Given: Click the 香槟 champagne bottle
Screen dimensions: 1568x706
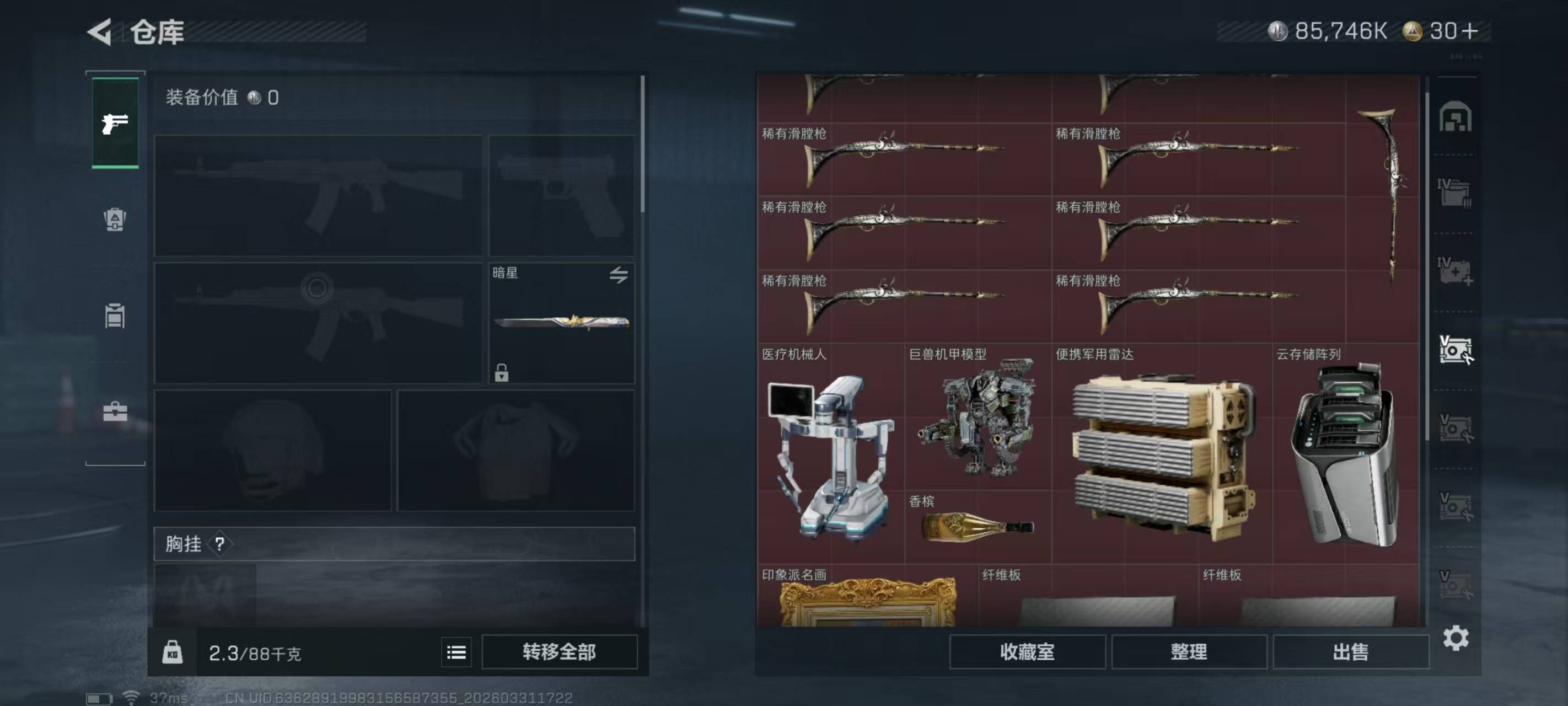Looking at the screenshot, I should point(978,526).
